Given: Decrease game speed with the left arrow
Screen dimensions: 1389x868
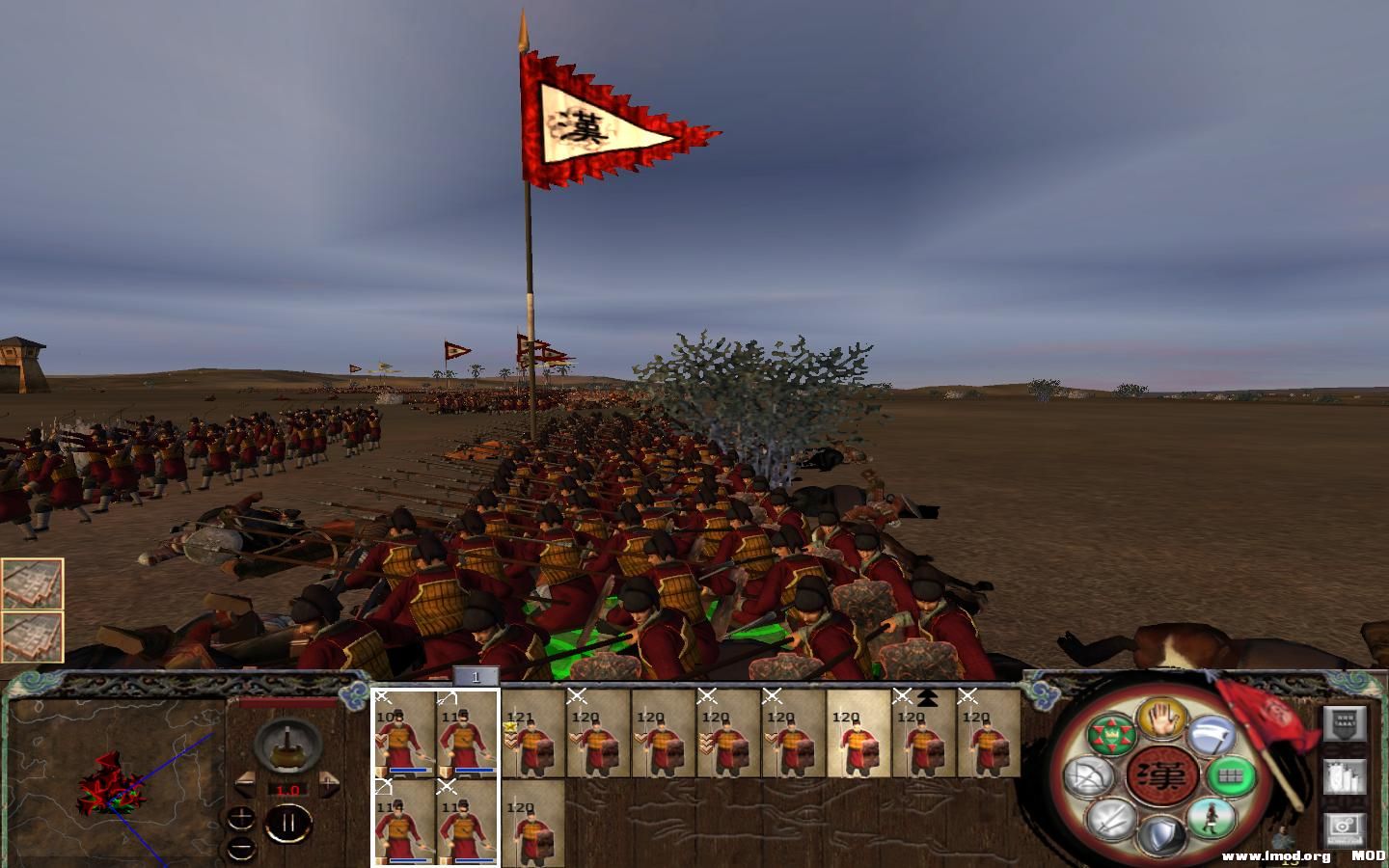Looking at the screenshot, I should 244,782.
